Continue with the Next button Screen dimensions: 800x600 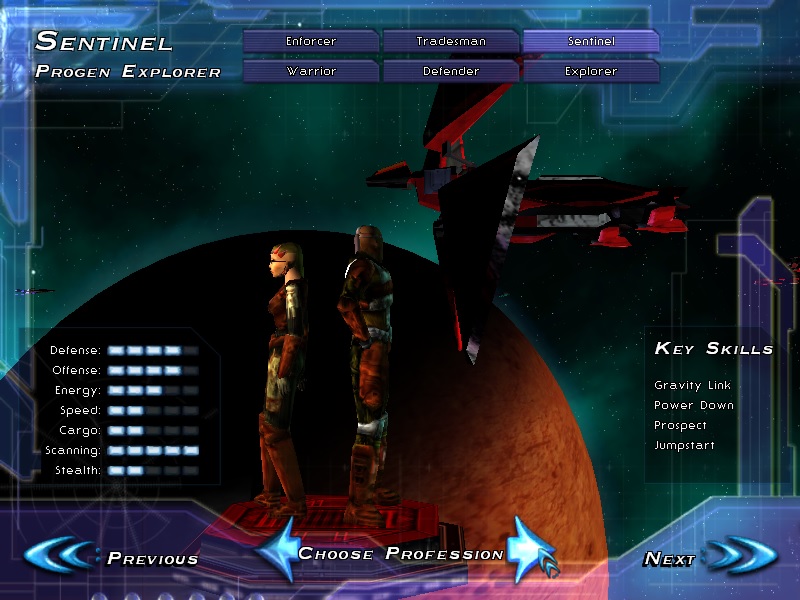tap(700, 557)
